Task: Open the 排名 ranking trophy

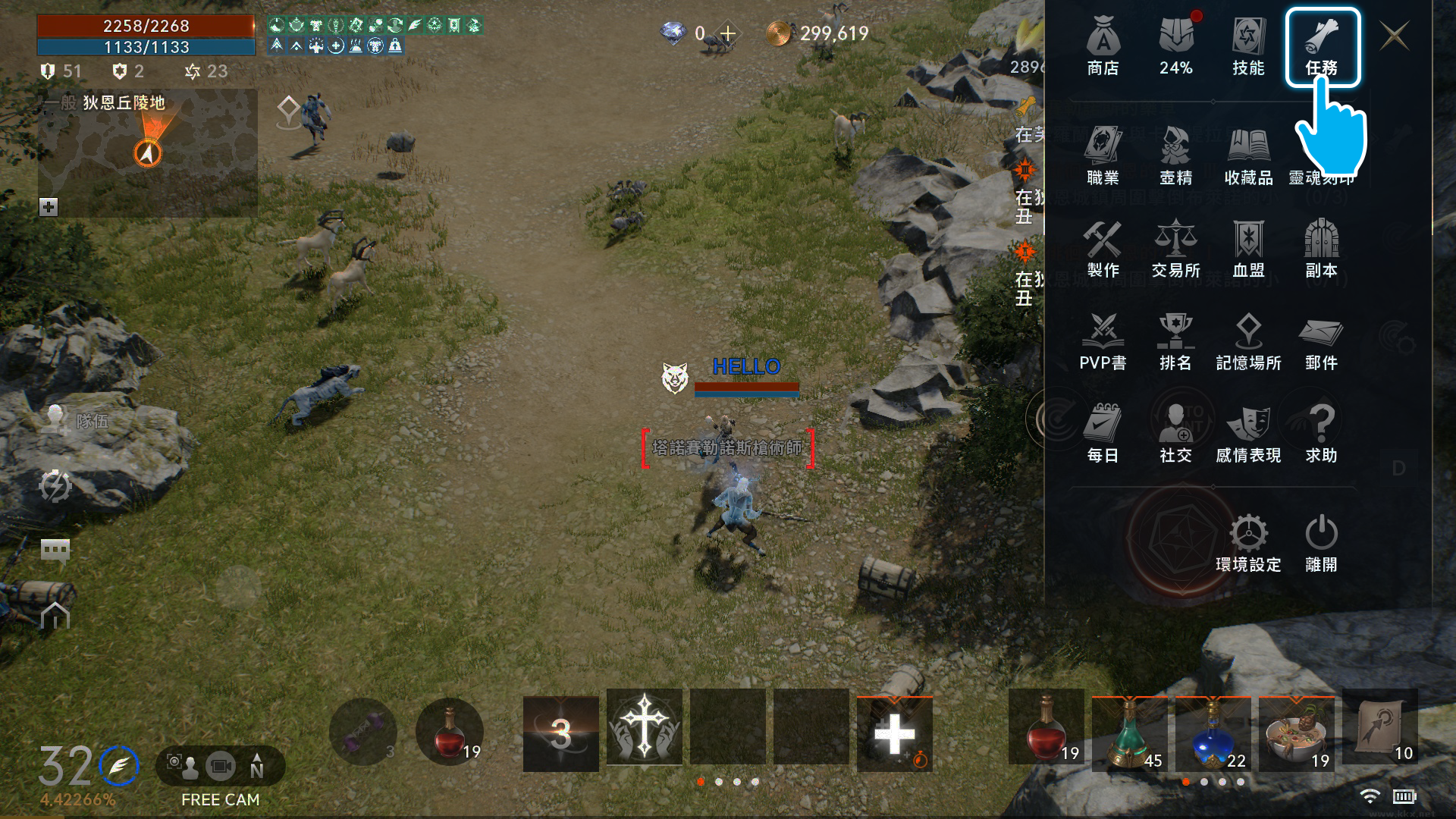Action: (1175, 341)
